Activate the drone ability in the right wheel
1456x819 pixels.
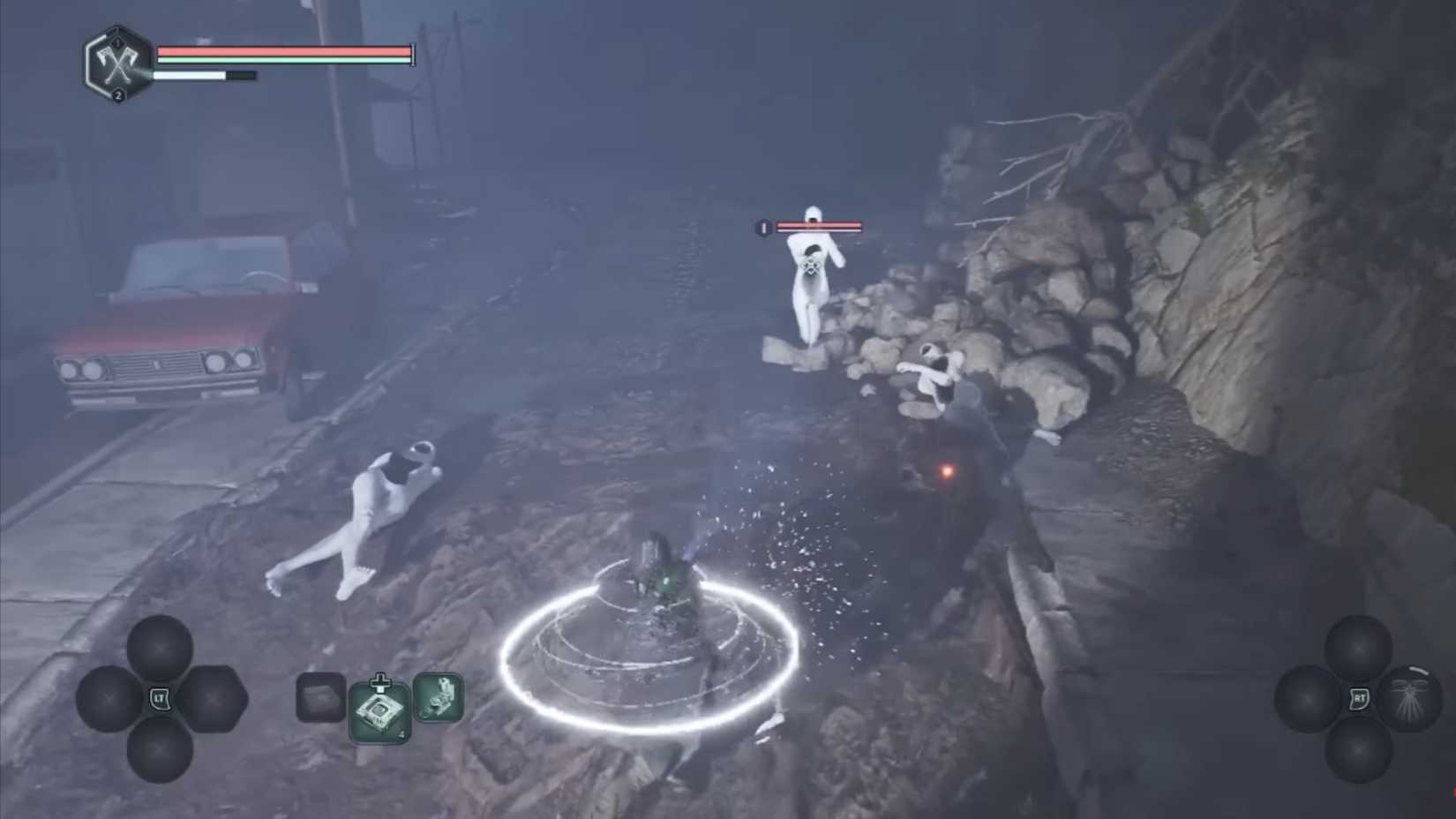tap(1411, 699)
